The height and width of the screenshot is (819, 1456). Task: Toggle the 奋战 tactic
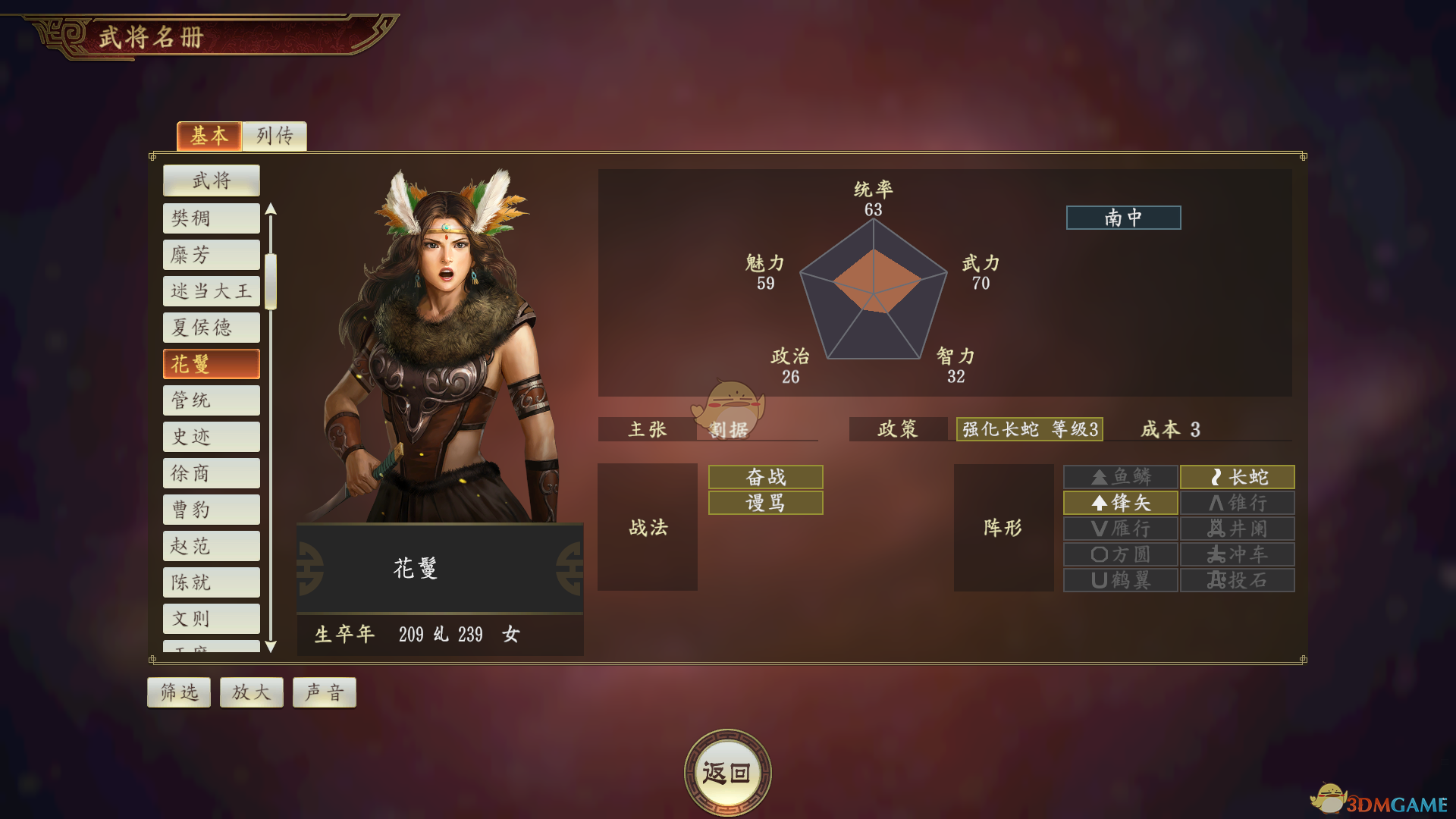point(764,477)
